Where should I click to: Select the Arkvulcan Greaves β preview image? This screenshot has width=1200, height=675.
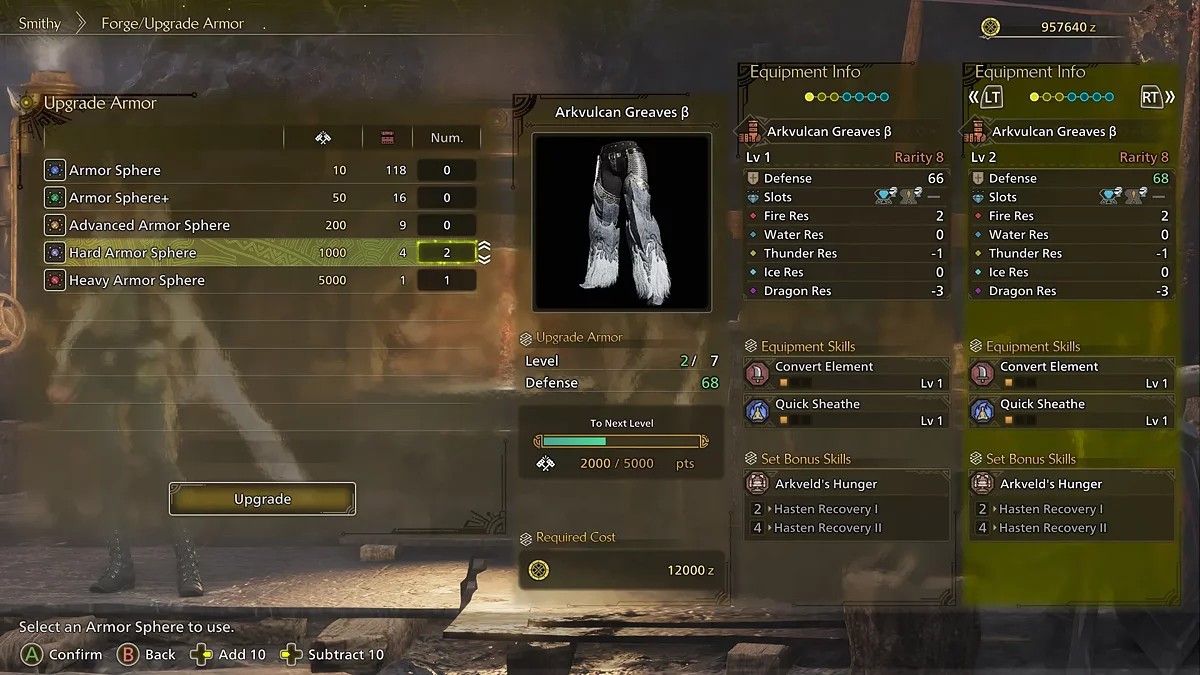point(622,222)
